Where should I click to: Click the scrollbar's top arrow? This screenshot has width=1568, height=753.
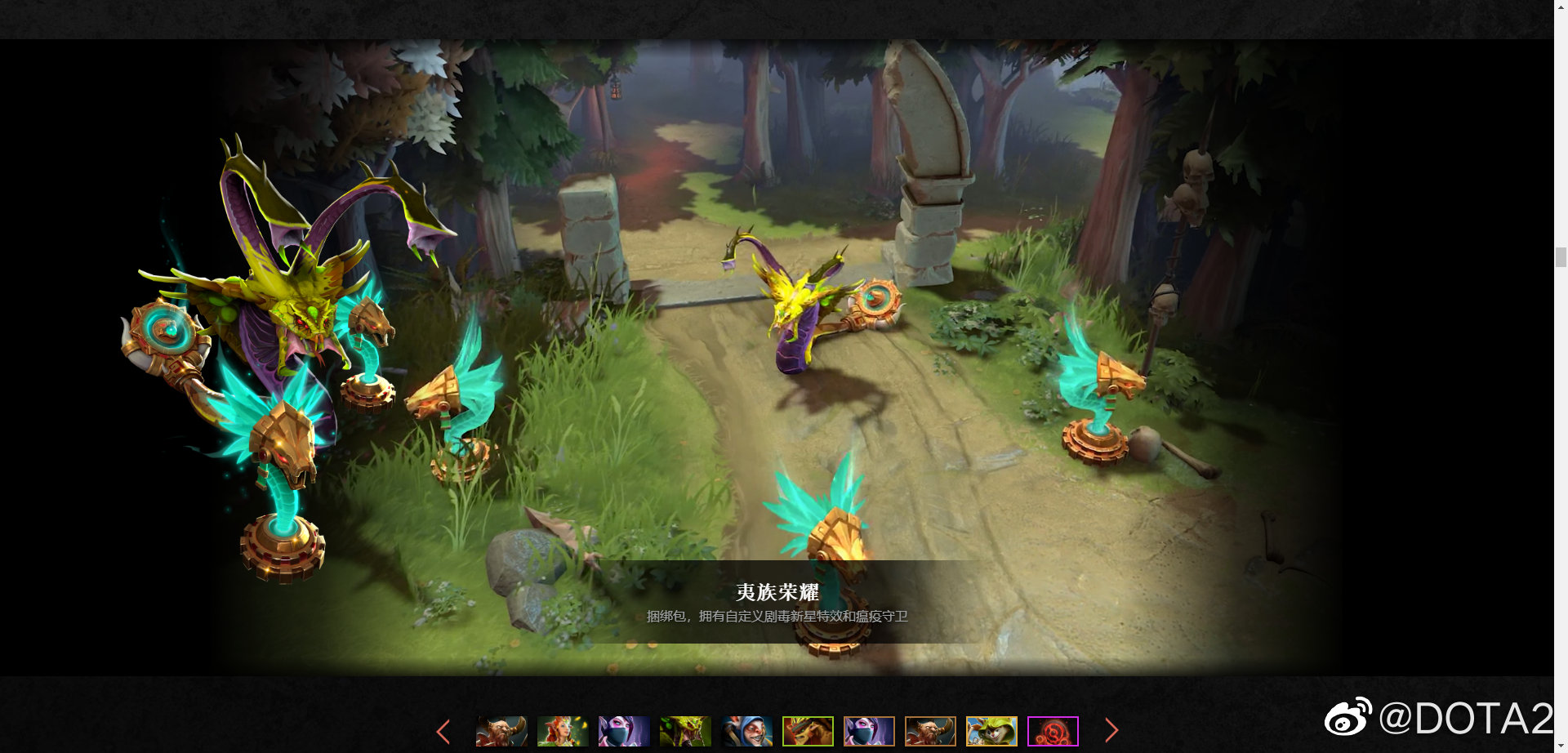(1561, 8)
